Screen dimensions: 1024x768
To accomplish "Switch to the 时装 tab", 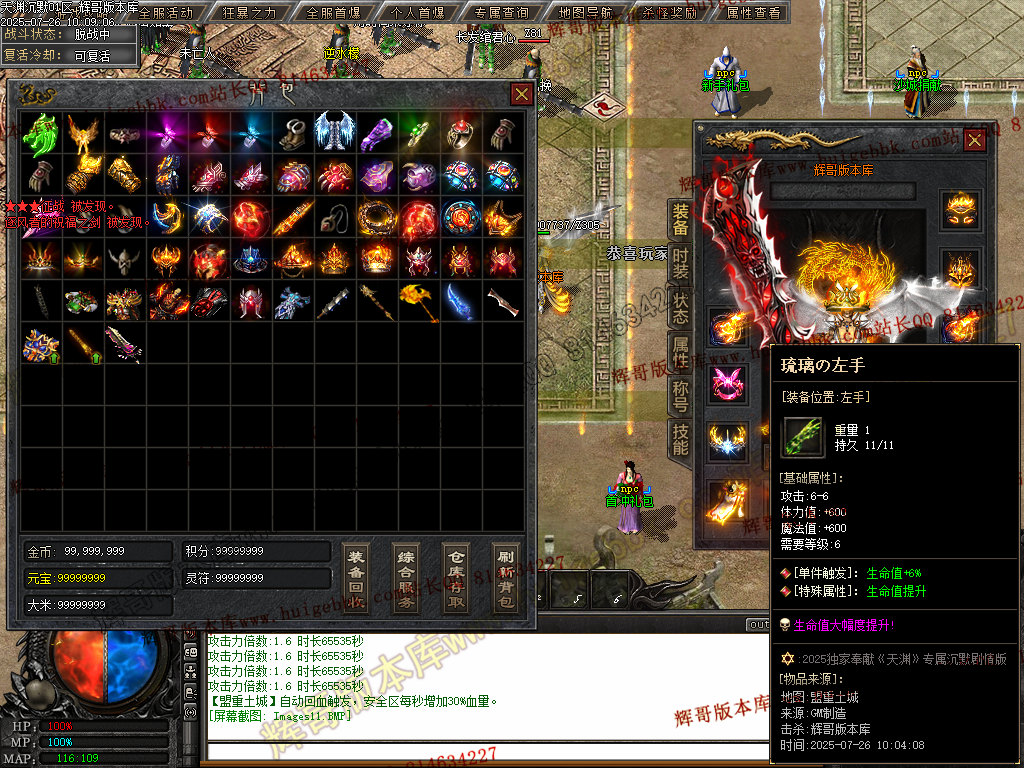I will pos(680,264).
